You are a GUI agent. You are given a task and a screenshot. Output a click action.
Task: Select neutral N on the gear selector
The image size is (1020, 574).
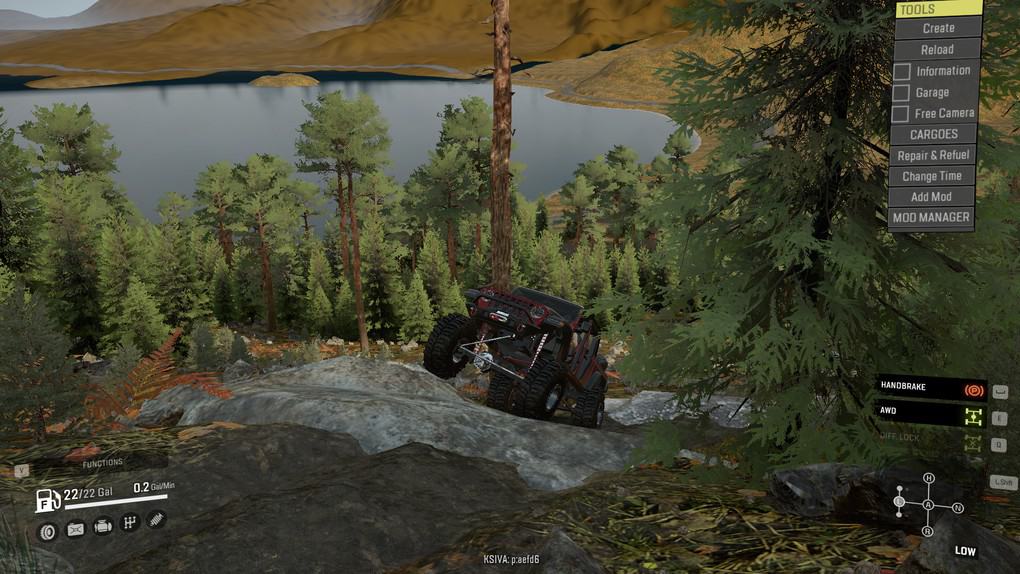[958, 508]
